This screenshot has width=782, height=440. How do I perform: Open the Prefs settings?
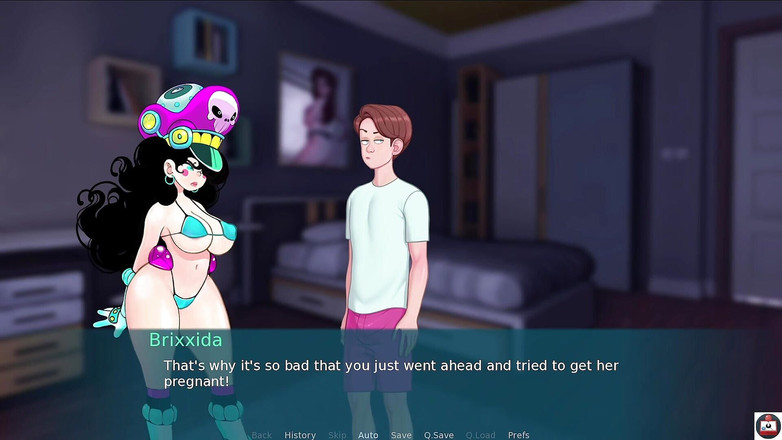coord(518,435)
